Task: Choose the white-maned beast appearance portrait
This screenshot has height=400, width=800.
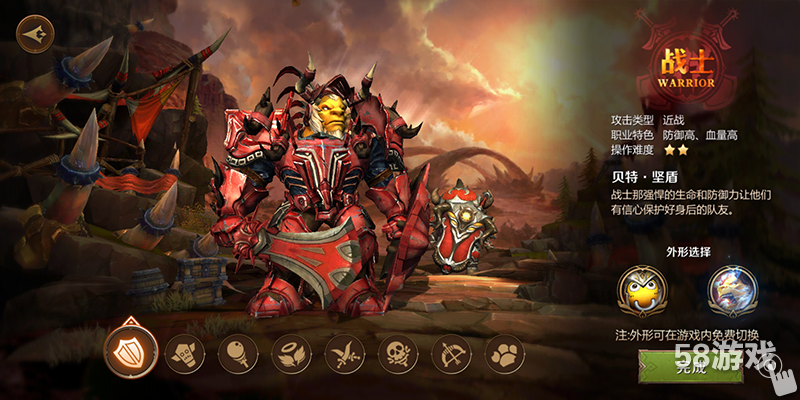Action: click(732, 289)
